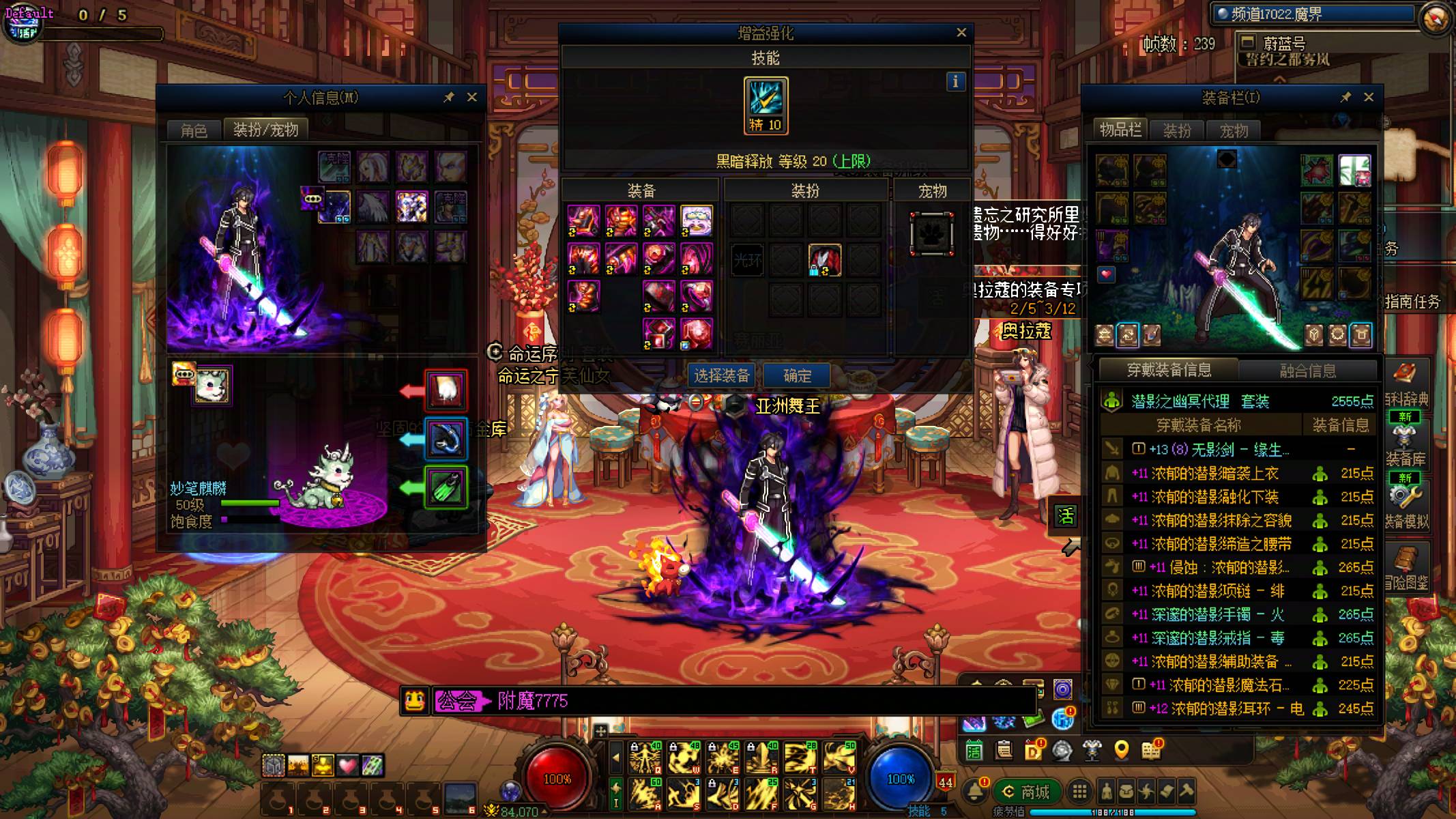1456x819 pixels.
Task: Open the 装扮 tab in 装备栏
Action: 1176,130
